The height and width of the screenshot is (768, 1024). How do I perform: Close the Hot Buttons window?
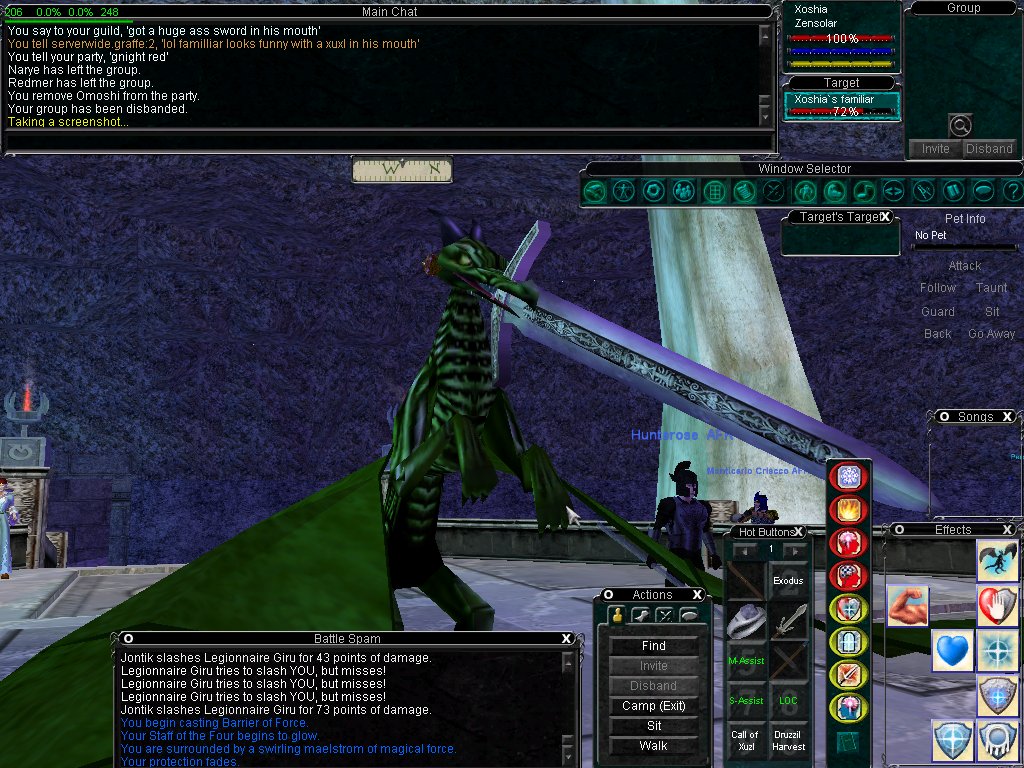tap(799, 532)
